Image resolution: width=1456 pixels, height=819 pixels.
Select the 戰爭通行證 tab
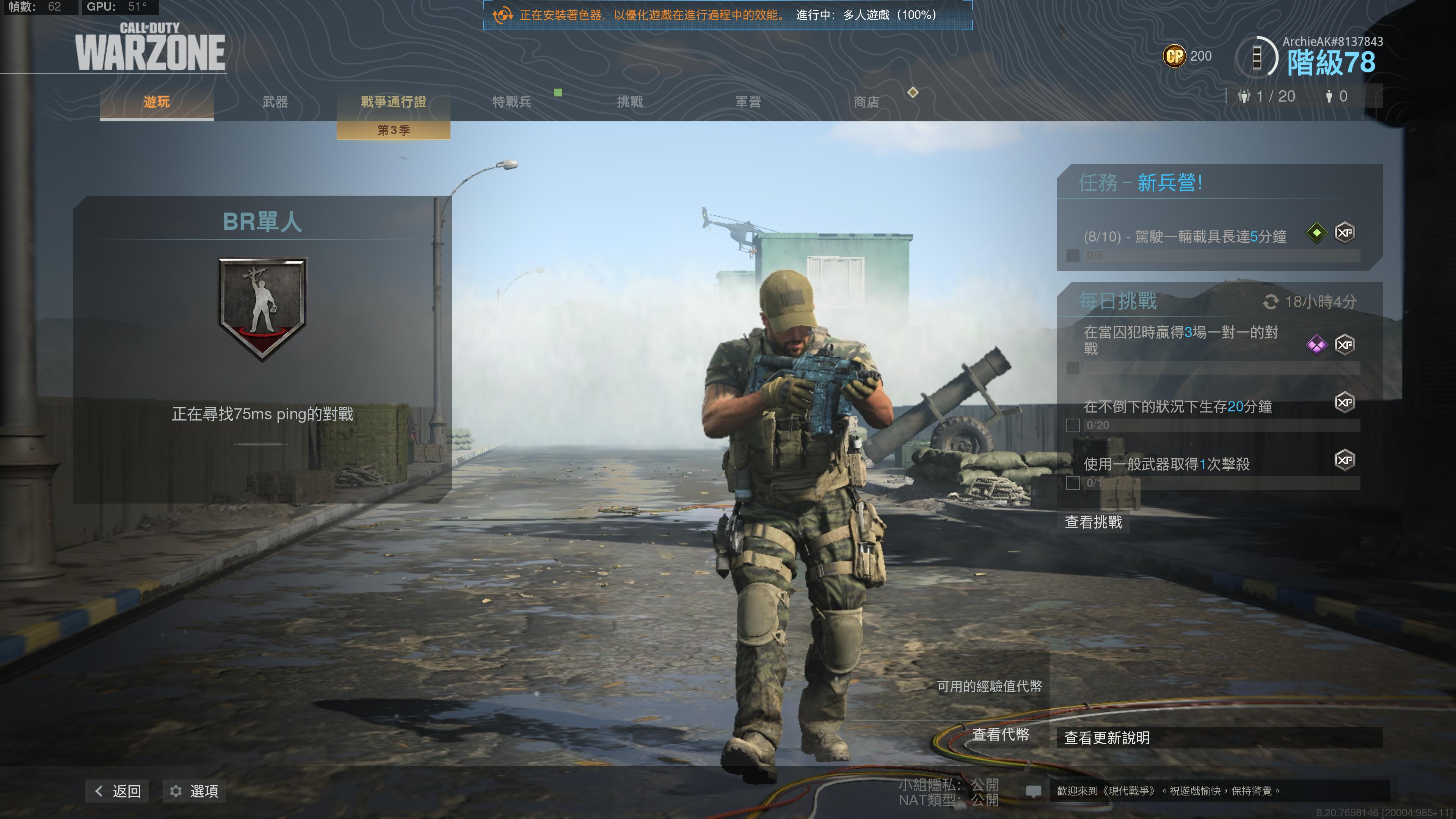394,102
